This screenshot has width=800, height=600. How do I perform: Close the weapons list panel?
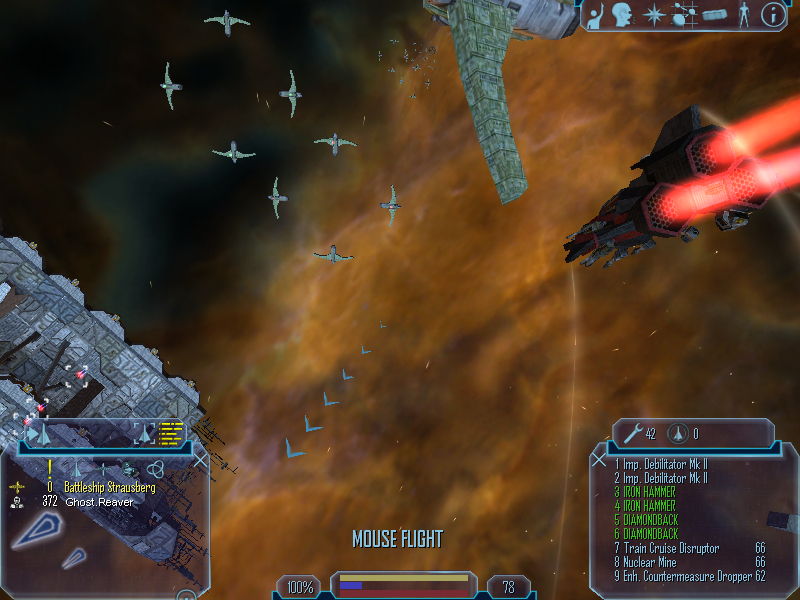pyautogui.click(x=599, y=459)
